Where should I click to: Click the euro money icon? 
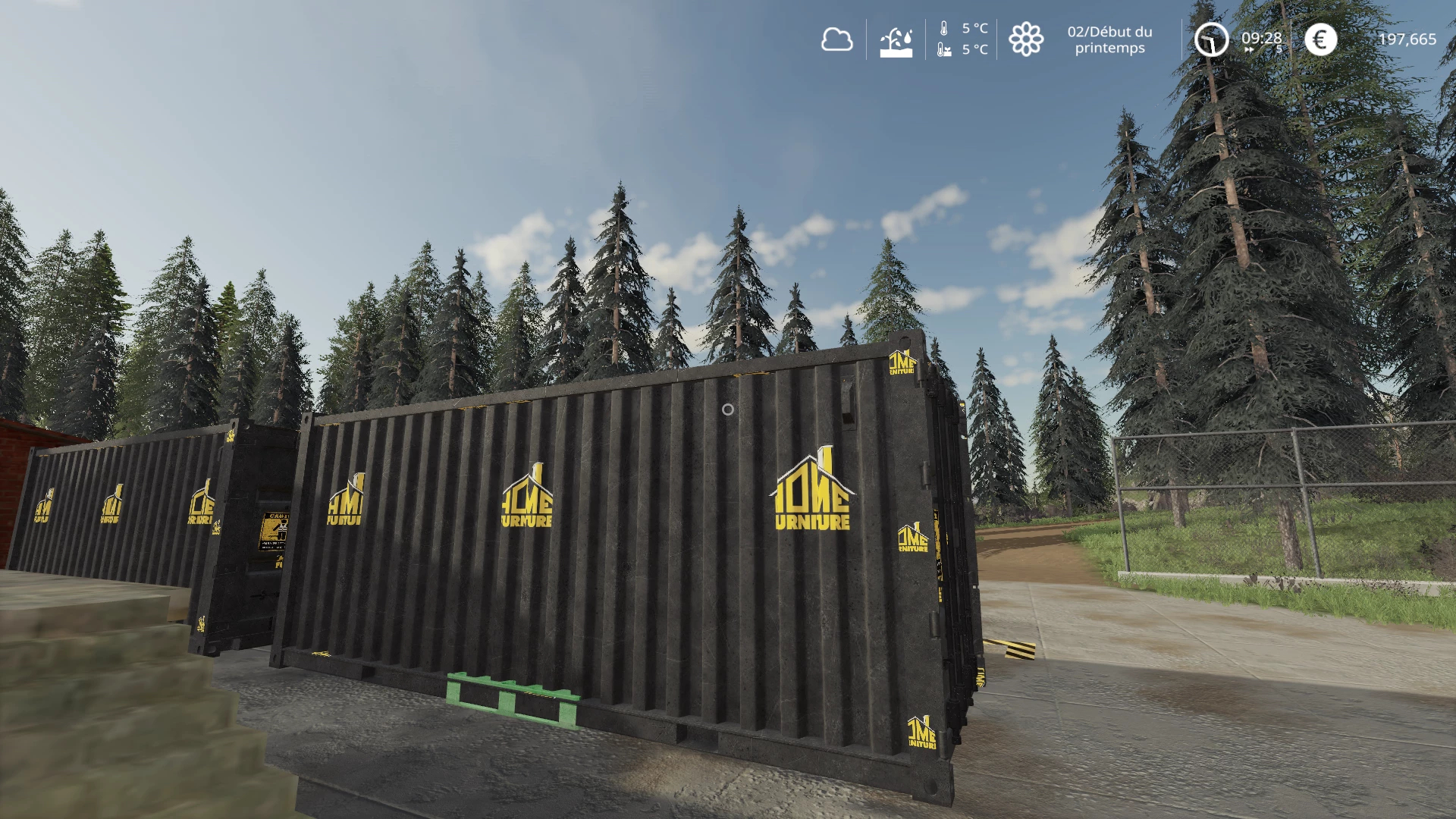pyautogui.click(x=1320, y=39)
